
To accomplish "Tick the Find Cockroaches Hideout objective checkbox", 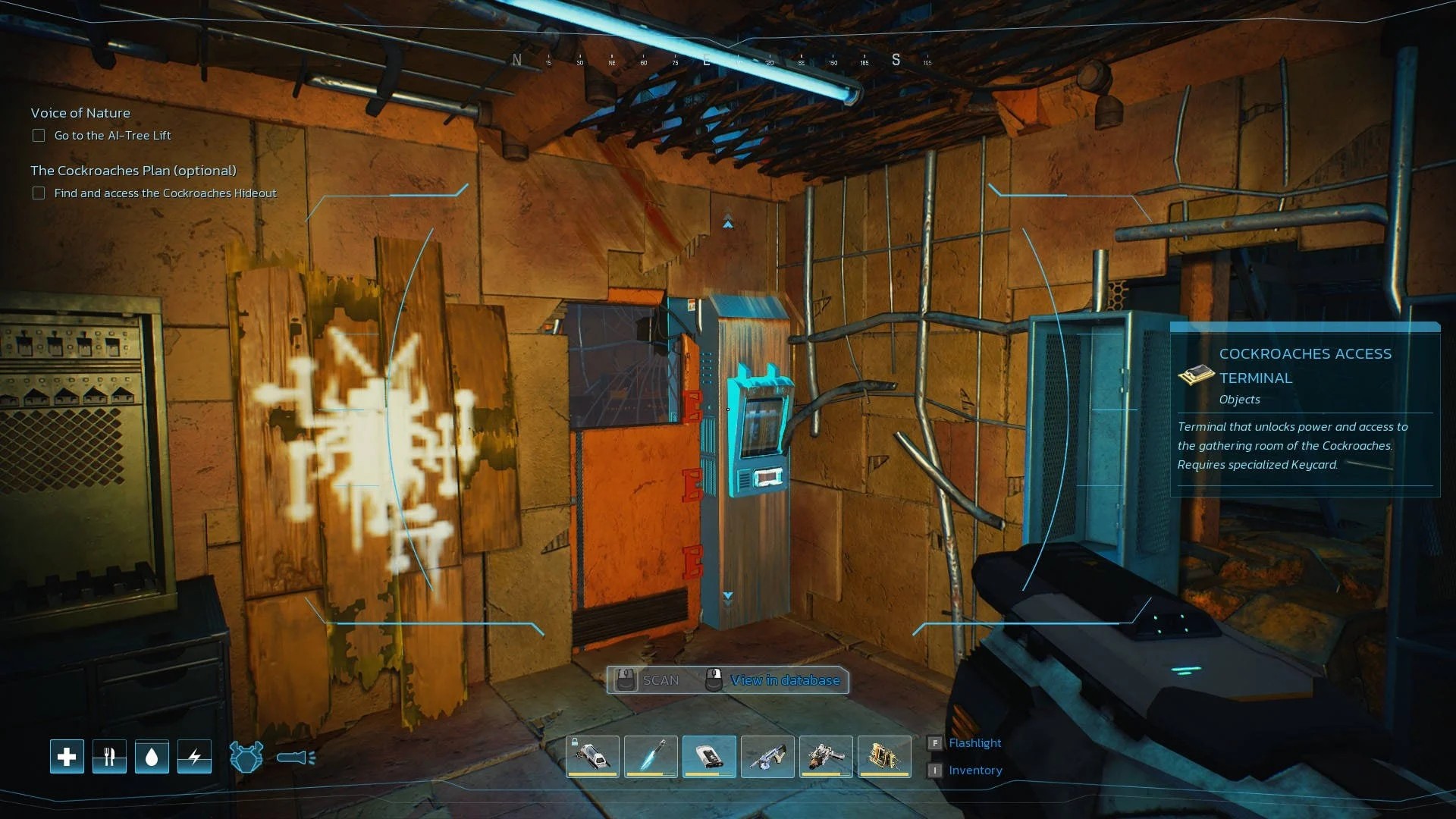I will [39, 193].
